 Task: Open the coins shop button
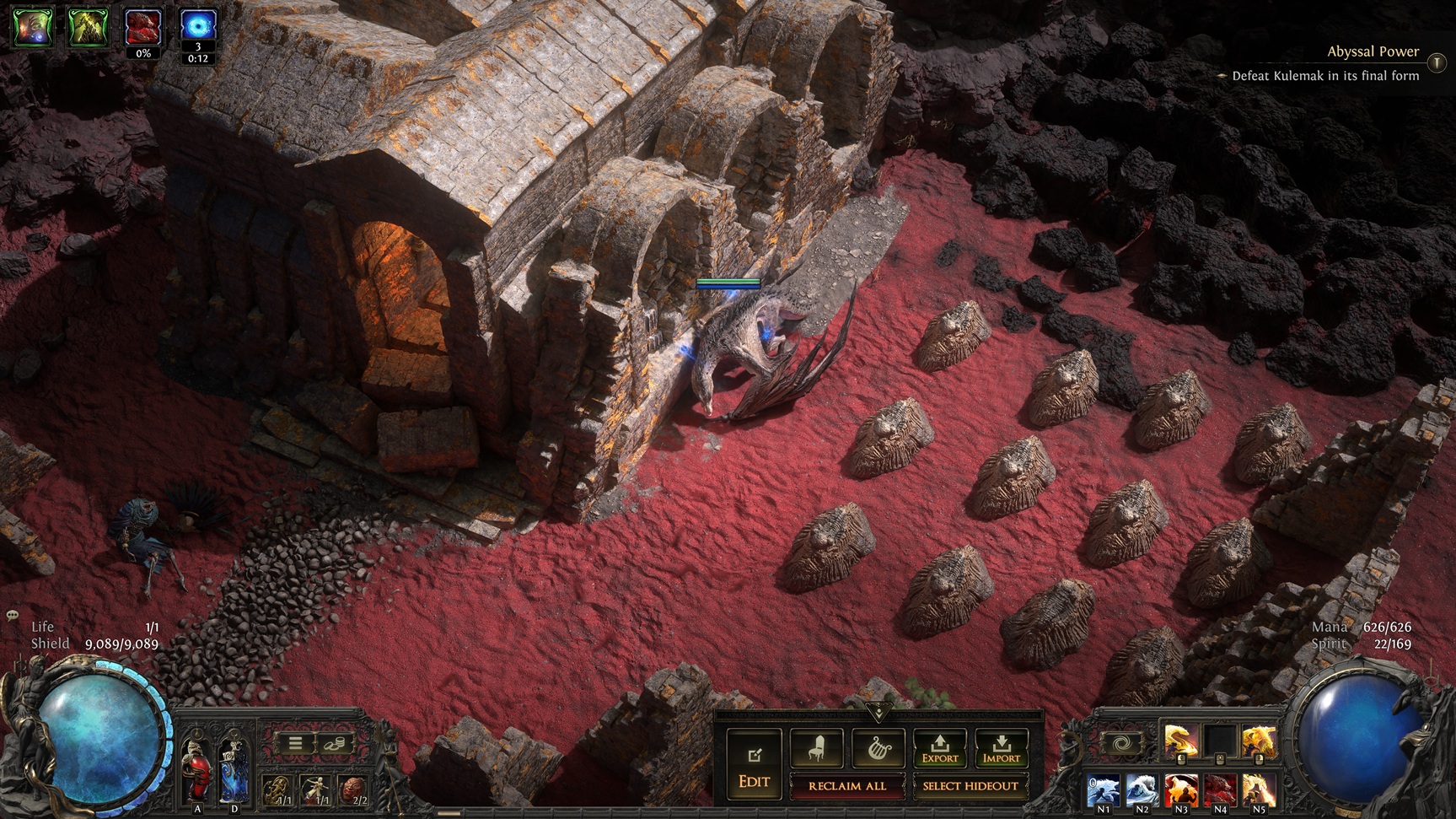pos(333,744)
